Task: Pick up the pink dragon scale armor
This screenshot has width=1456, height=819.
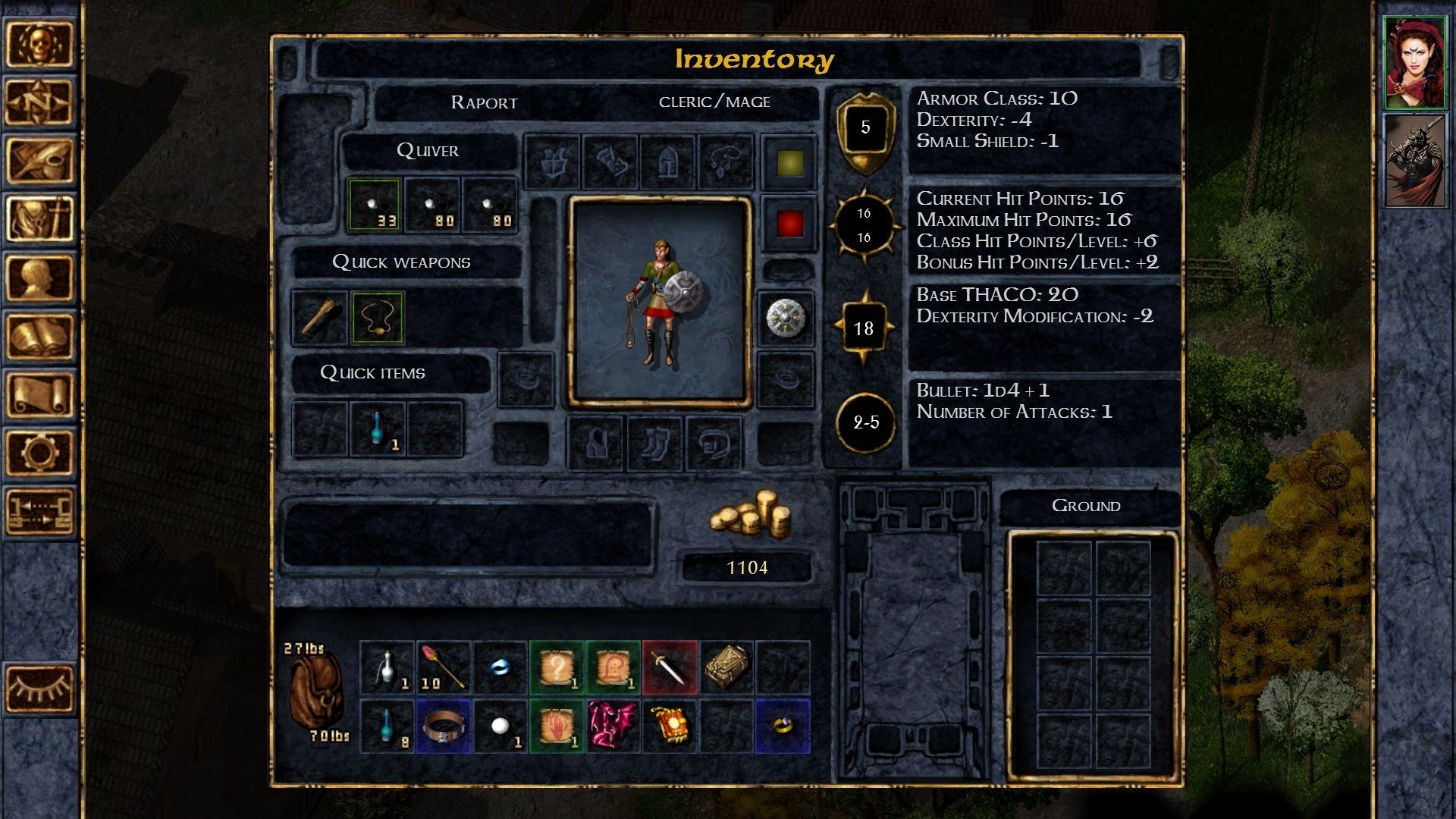Action: (x=612, y=726)
